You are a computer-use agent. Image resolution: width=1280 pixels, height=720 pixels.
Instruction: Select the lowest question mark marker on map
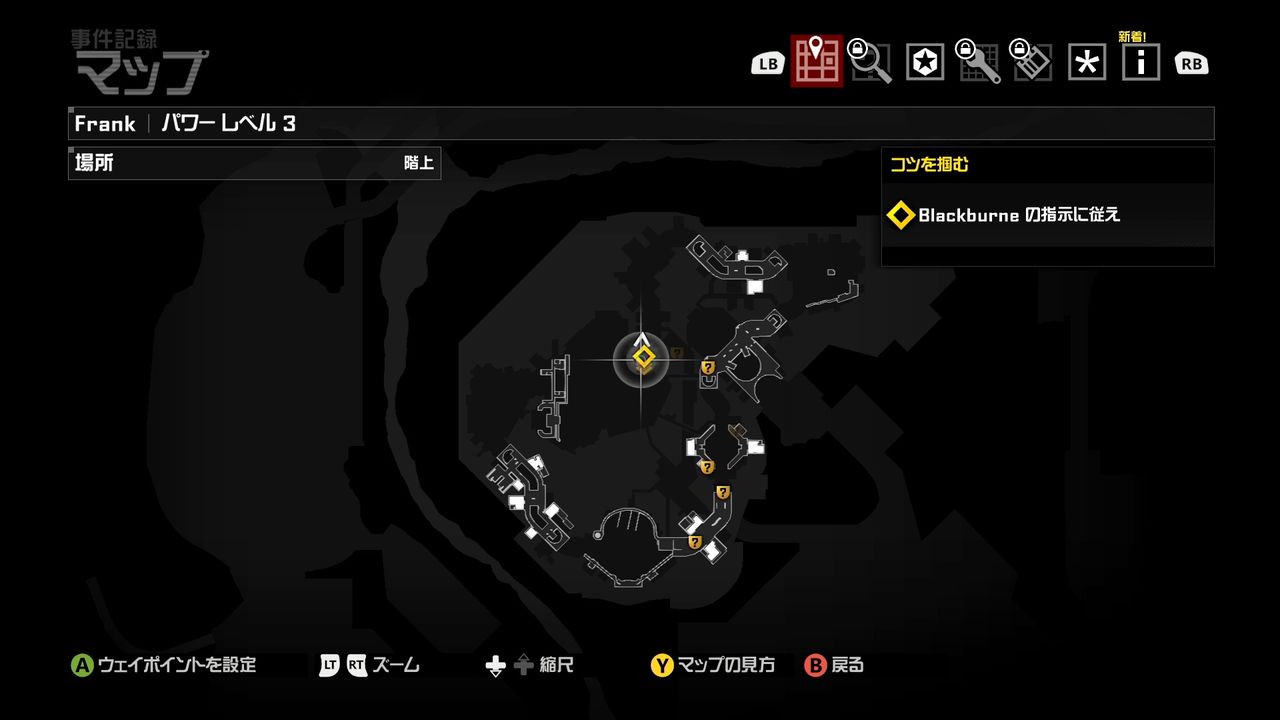click(697, 540)
